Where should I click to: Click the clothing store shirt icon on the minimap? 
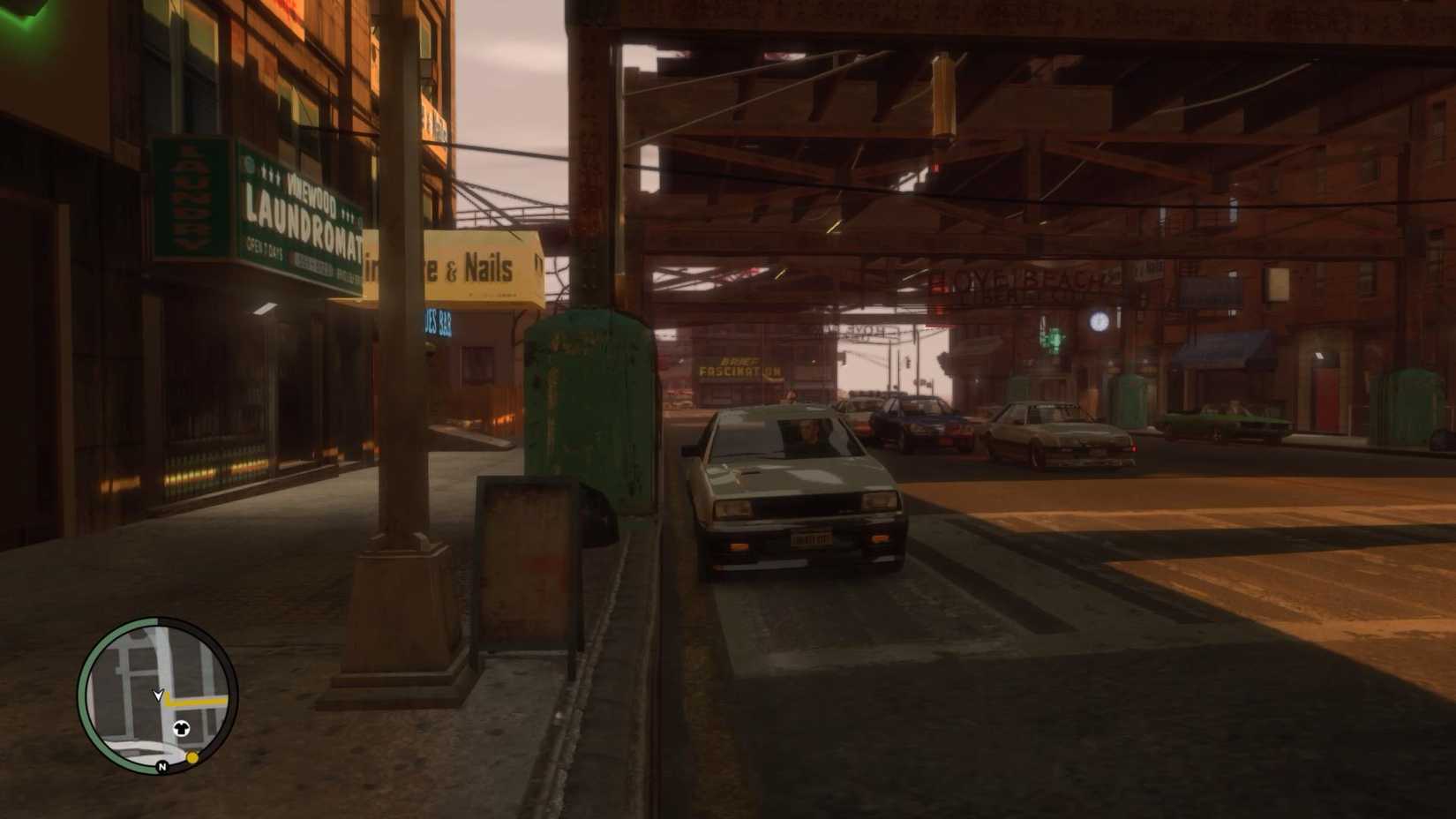tap(182, 728)
